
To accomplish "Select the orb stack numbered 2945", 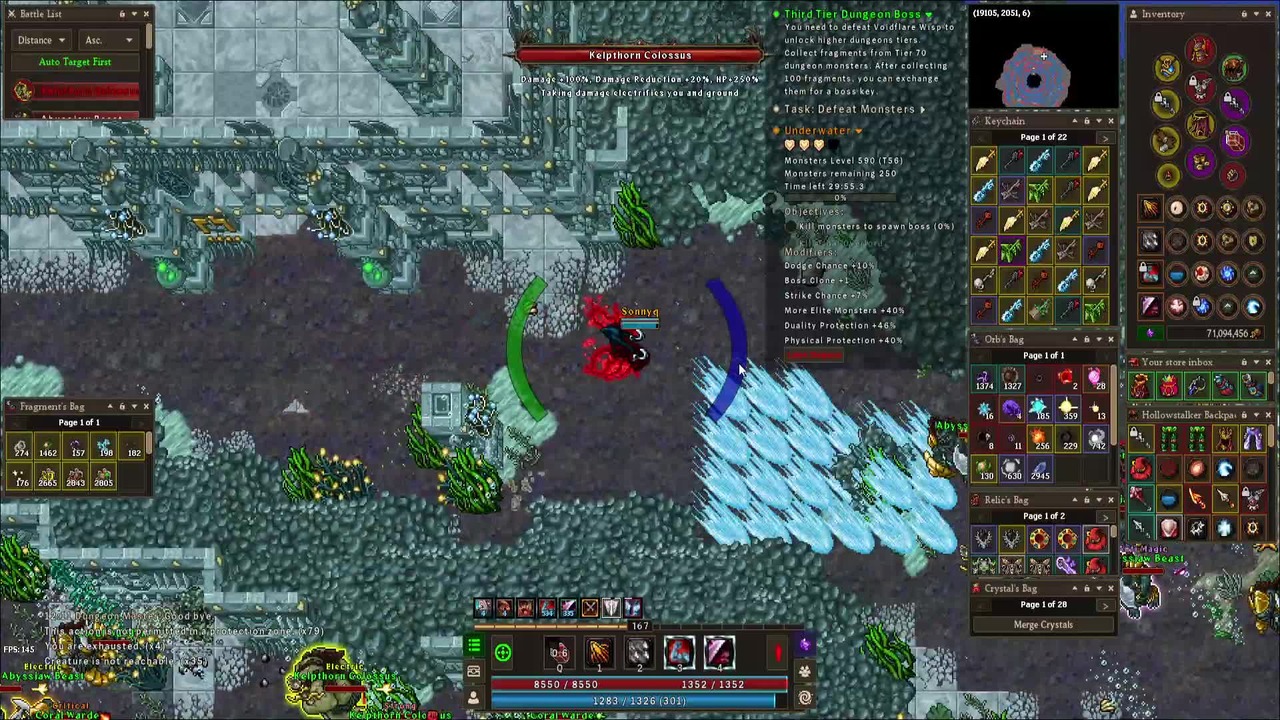I will click(1040, 468).
